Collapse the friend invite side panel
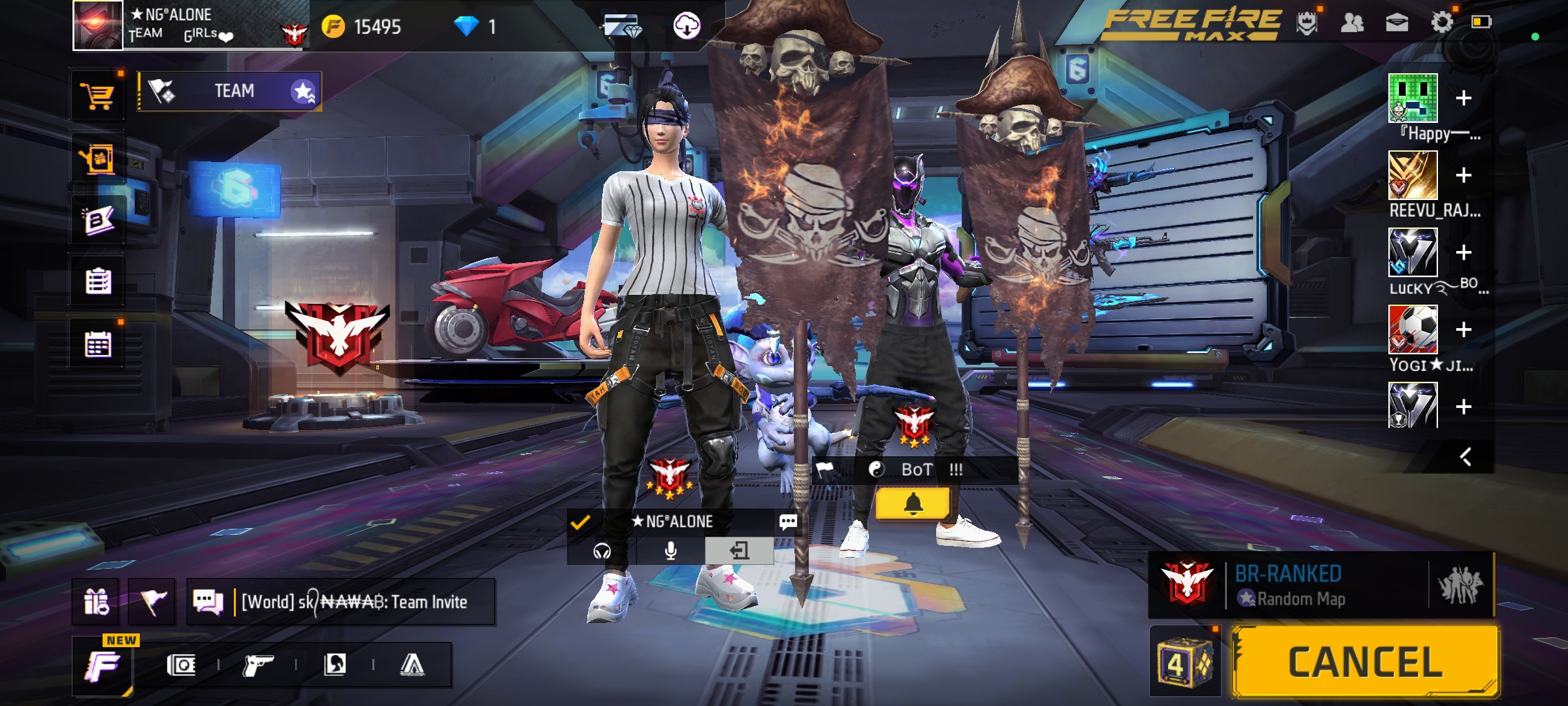1568x706 pixels. click(1465, 456)
